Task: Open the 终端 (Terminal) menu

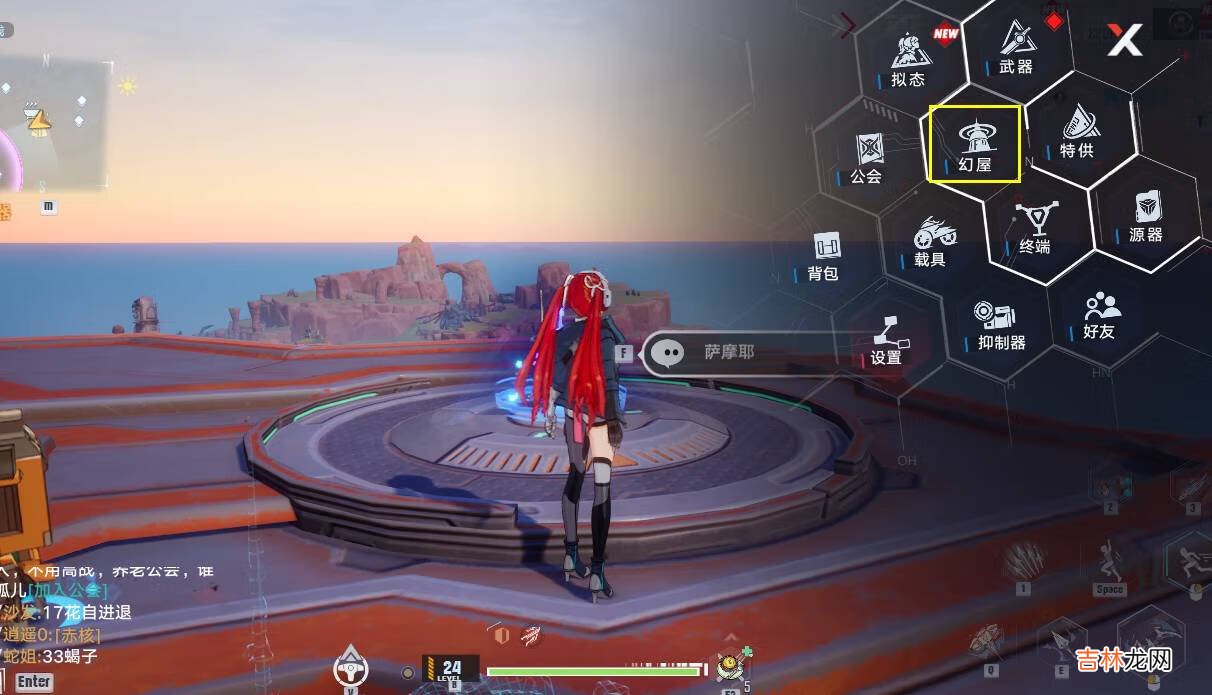Action: click(1034, 228)
